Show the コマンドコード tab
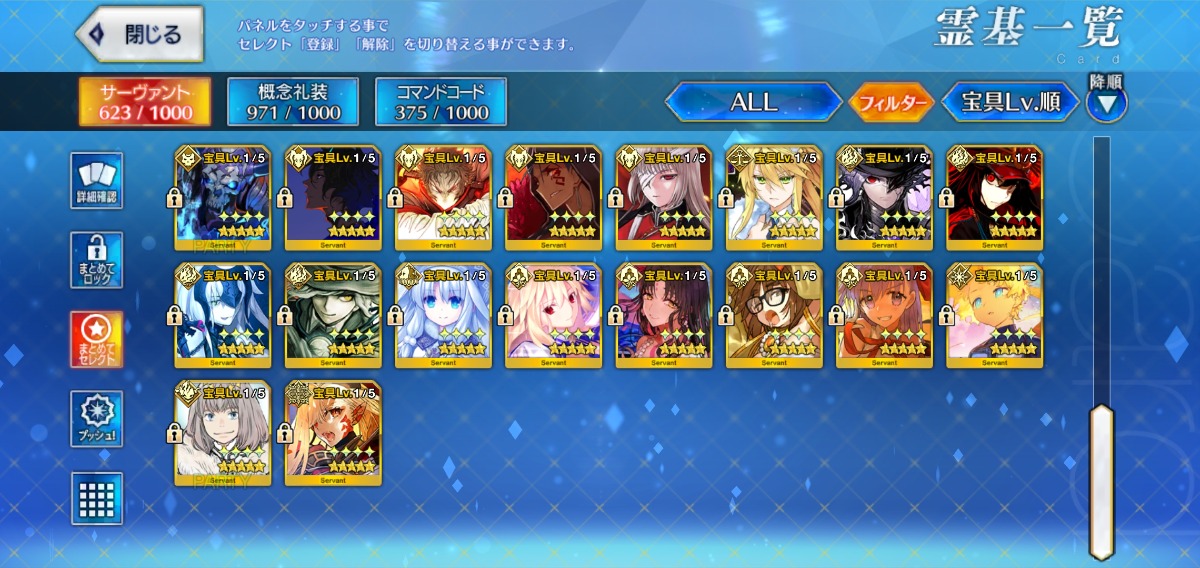 pyautogui.click(x=441, y=102)
